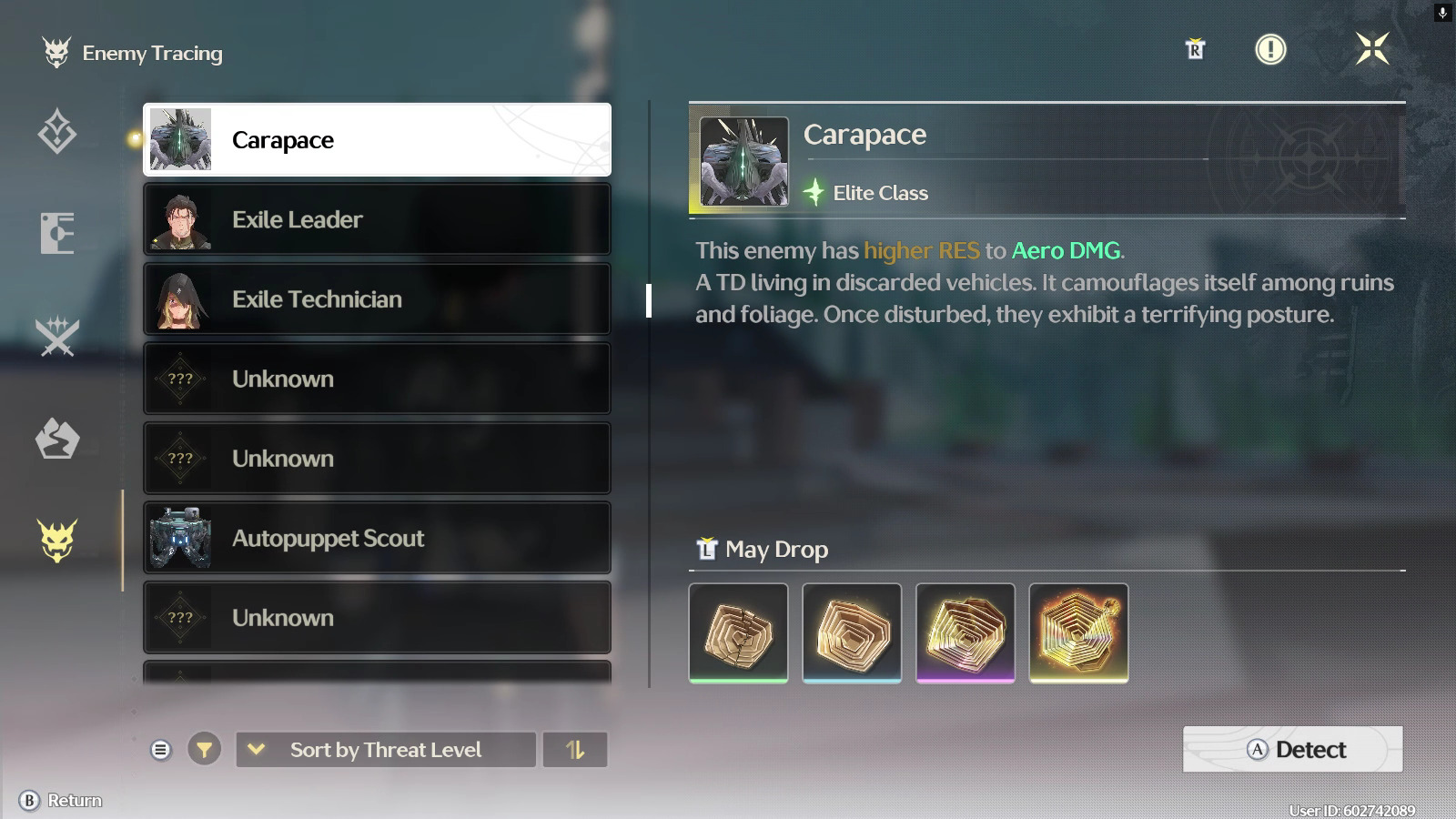1456x819 pixels.
Task: View the blue-rarity drop item
Action: click(x=852, y=632)
